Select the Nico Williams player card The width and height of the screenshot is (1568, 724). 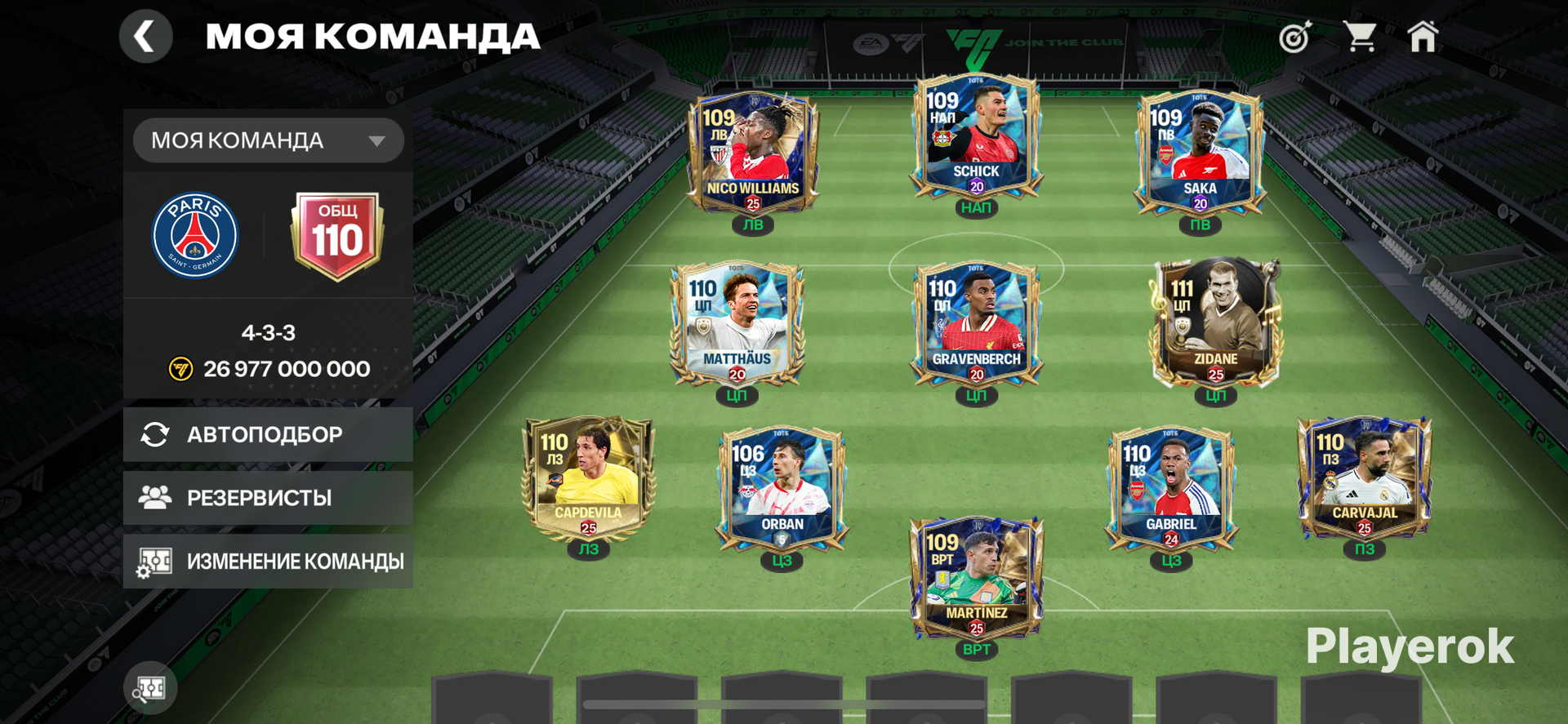point(752,153)
